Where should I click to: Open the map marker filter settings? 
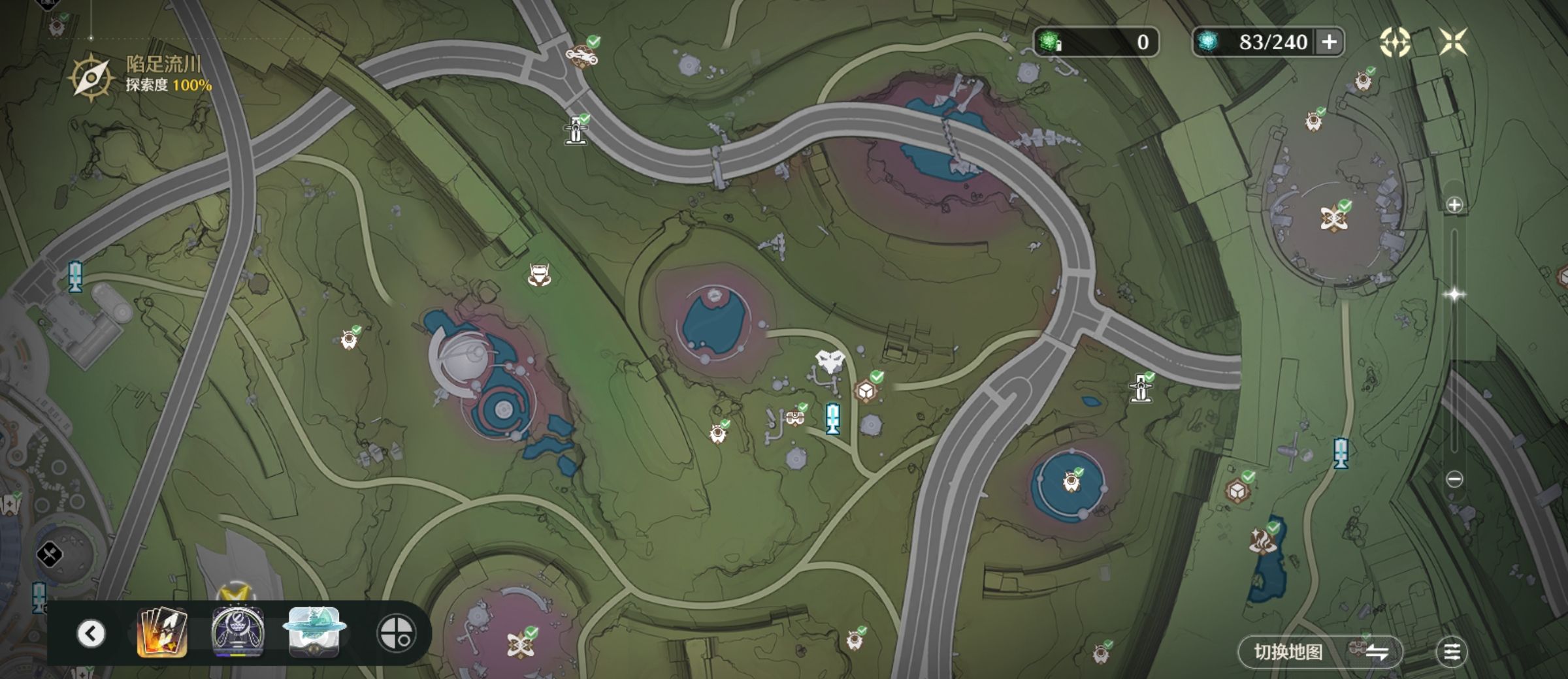click(x=1452, y=652)
